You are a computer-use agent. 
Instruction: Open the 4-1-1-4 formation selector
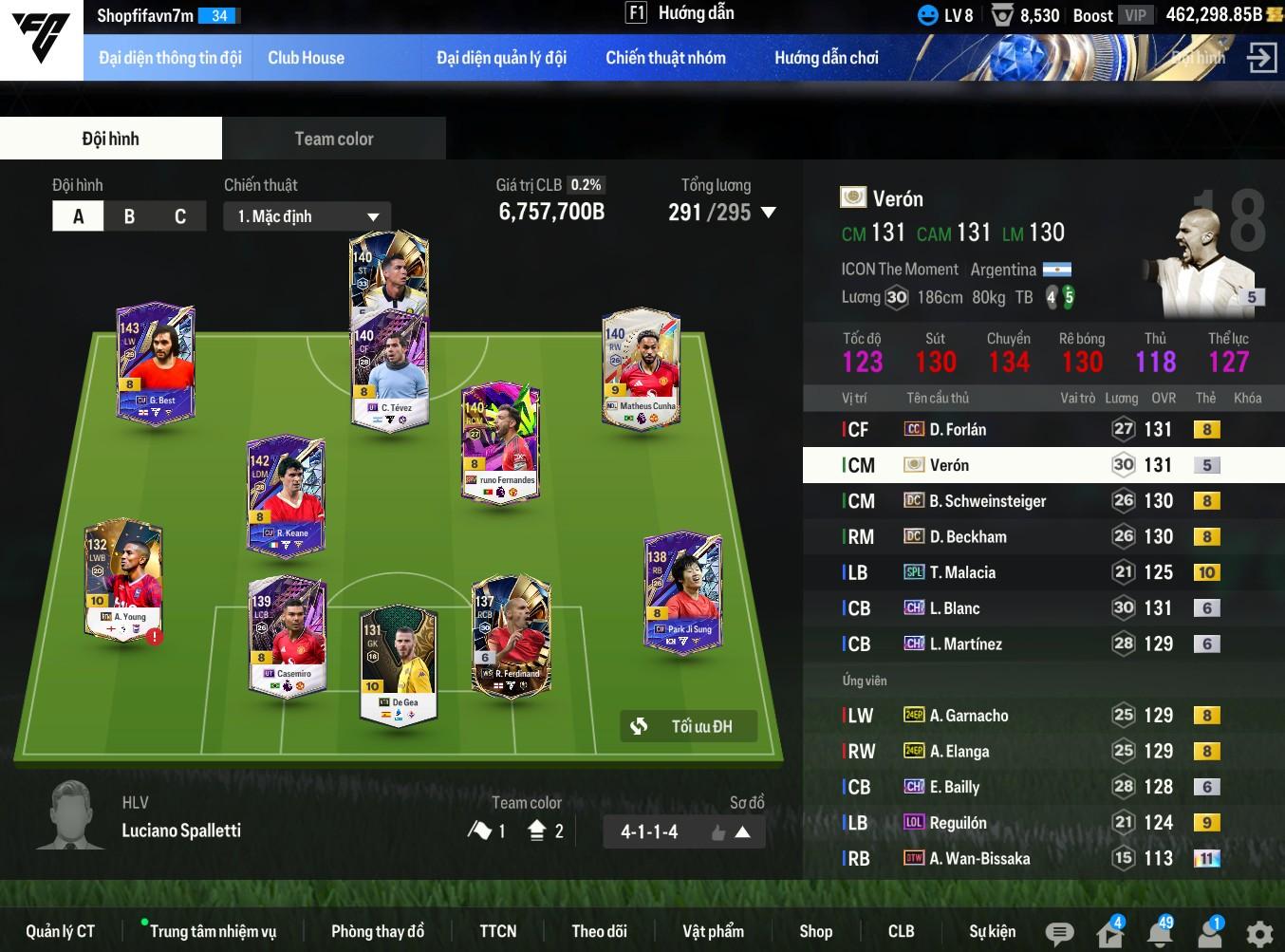tap(683, 832)
